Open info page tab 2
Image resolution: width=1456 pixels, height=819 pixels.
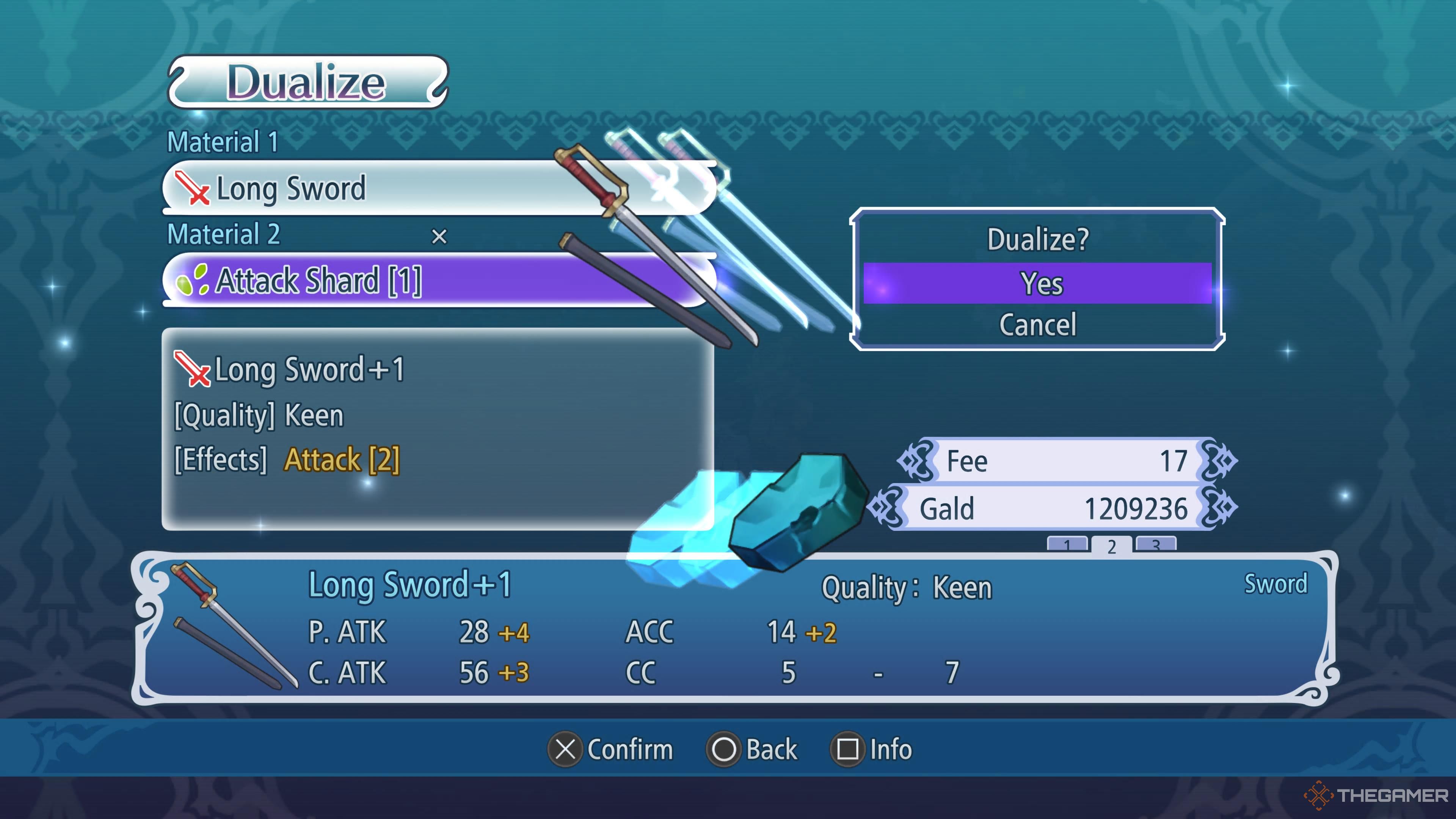pyautogui.click(x=1111, y=546)
